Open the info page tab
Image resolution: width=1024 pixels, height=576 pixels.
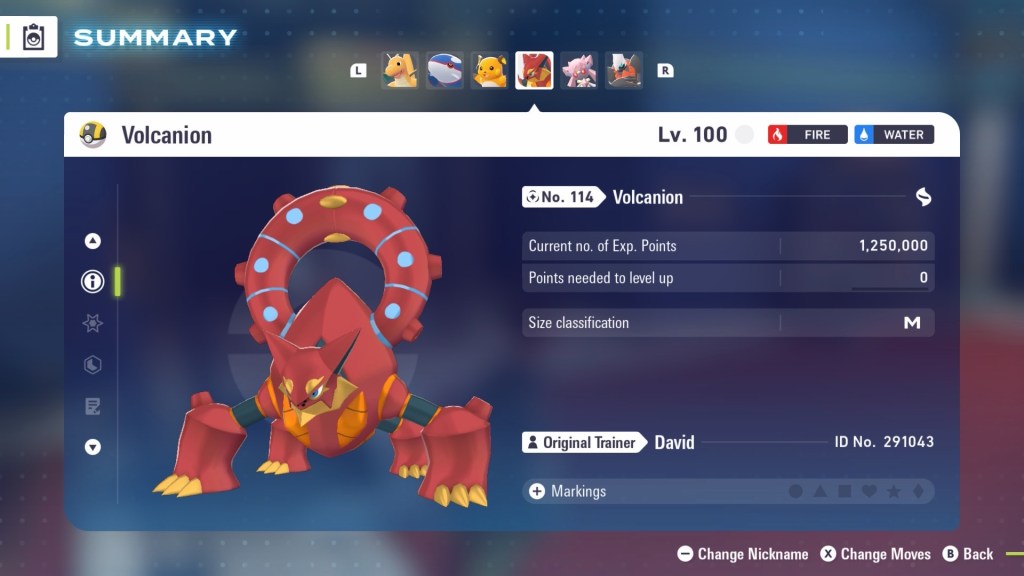tap(93, 282)
